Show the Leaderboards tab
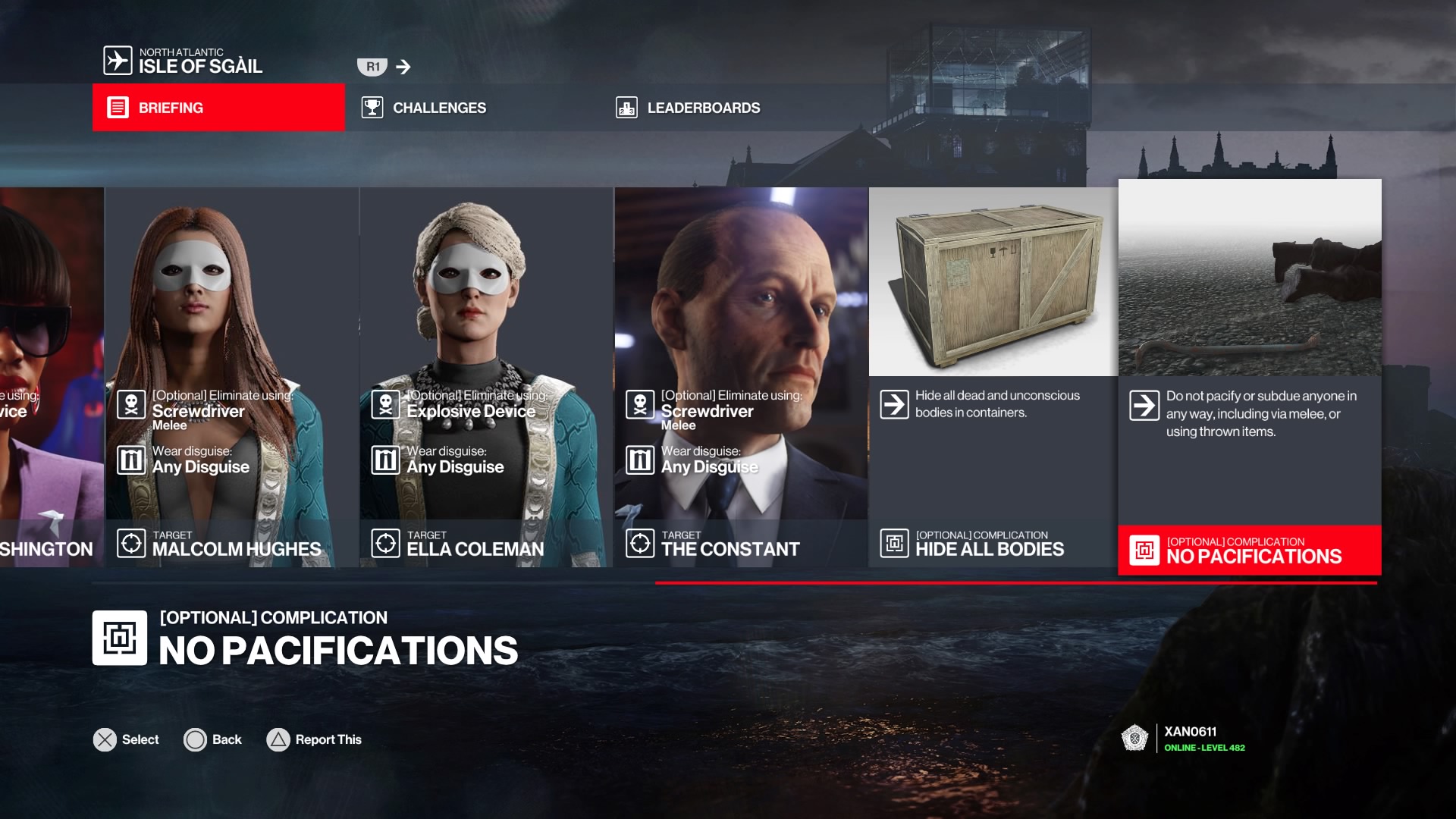 (702, 108)
